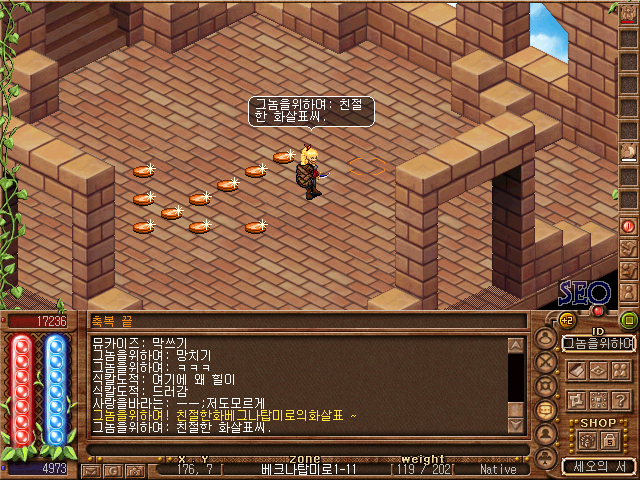Open the chat bubble round button
The width and height of the screenshot is (640, 480).
[x=545, y=410]
